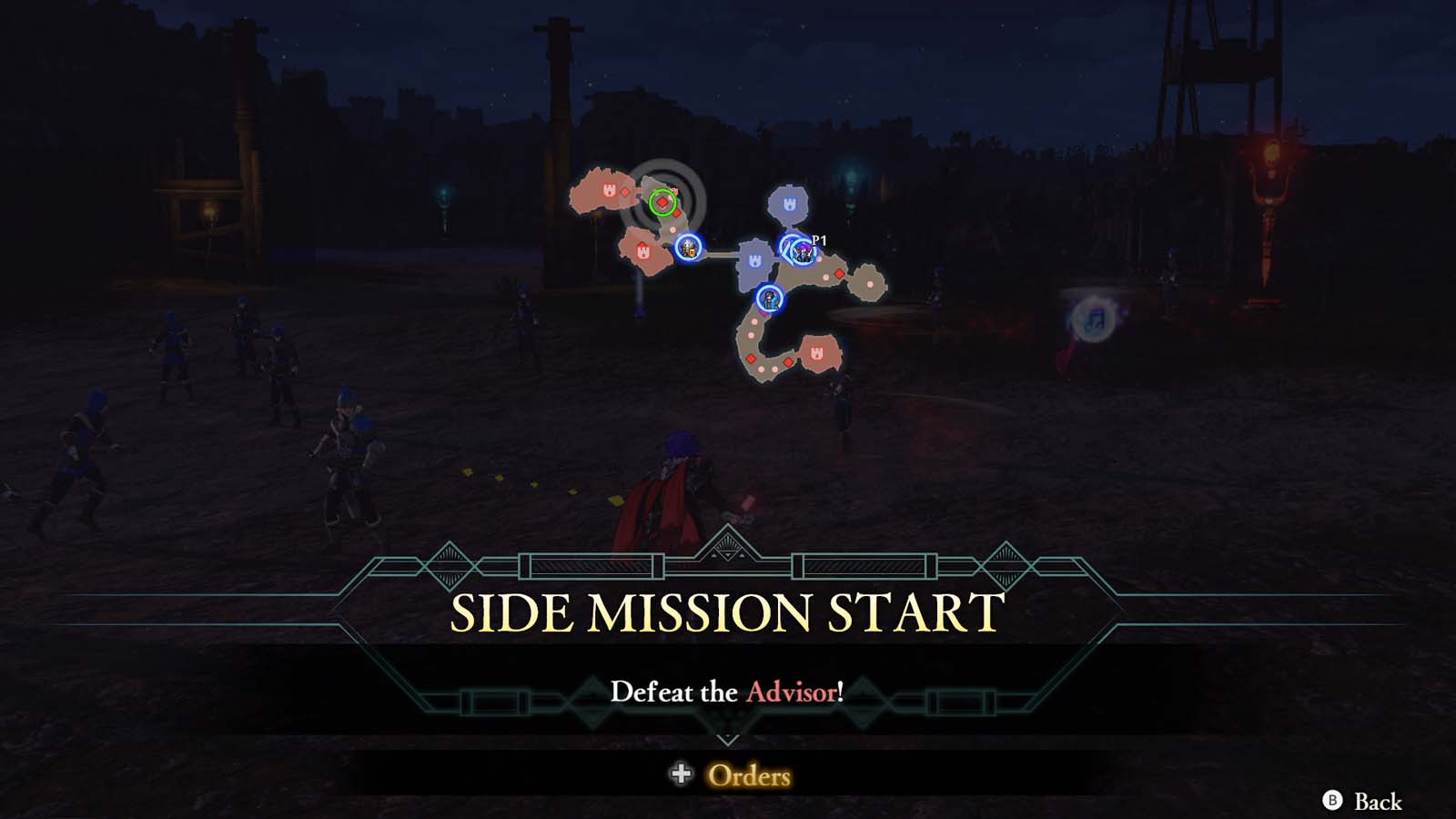The height and width of the screenshot is (819, 1456).
Task: Expand the chevron below the mission objective panel
Action: pyautogui.click(x=728, y=739)
